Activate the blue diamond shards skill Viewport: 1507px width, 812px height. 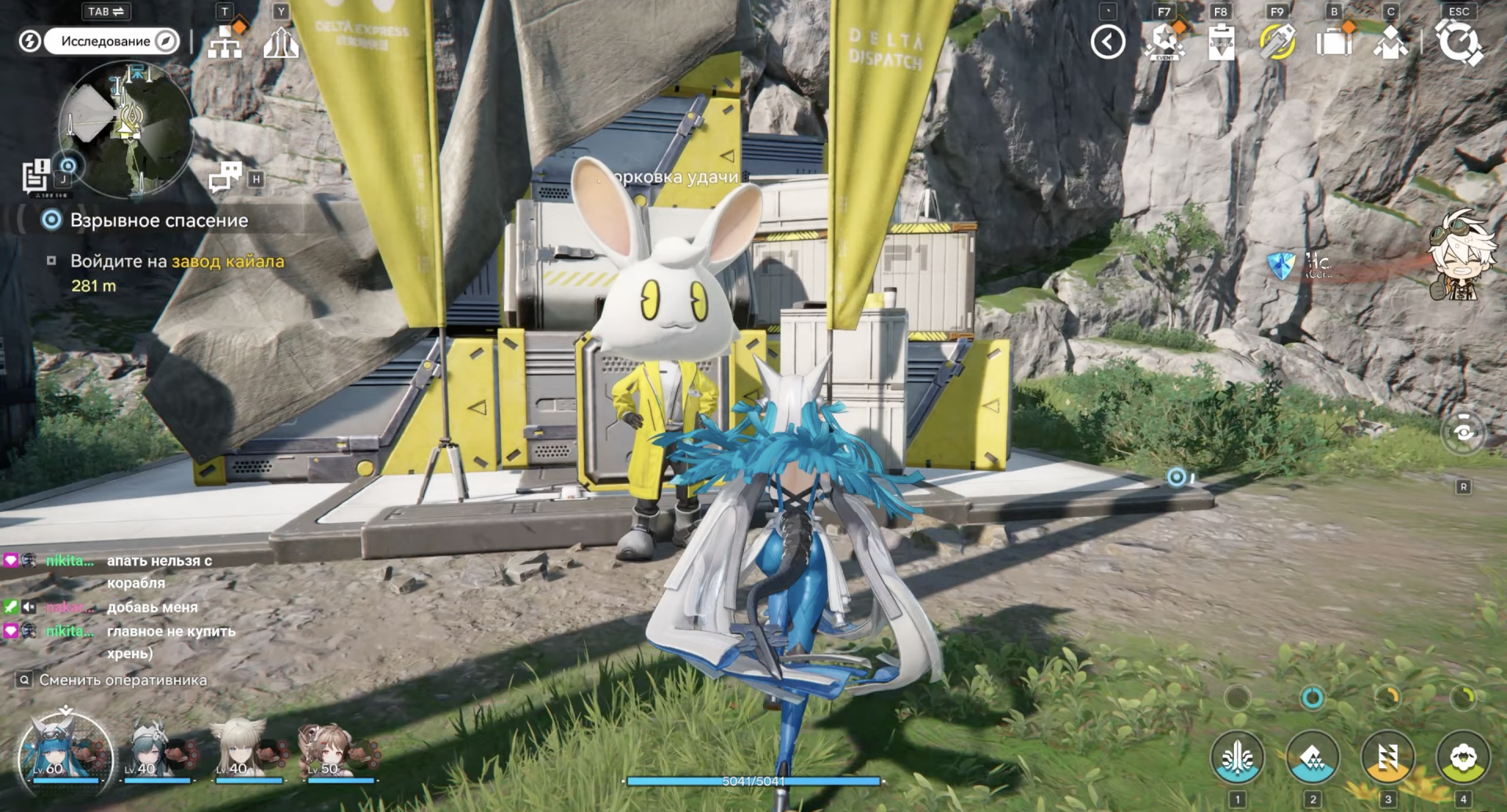1312,758
